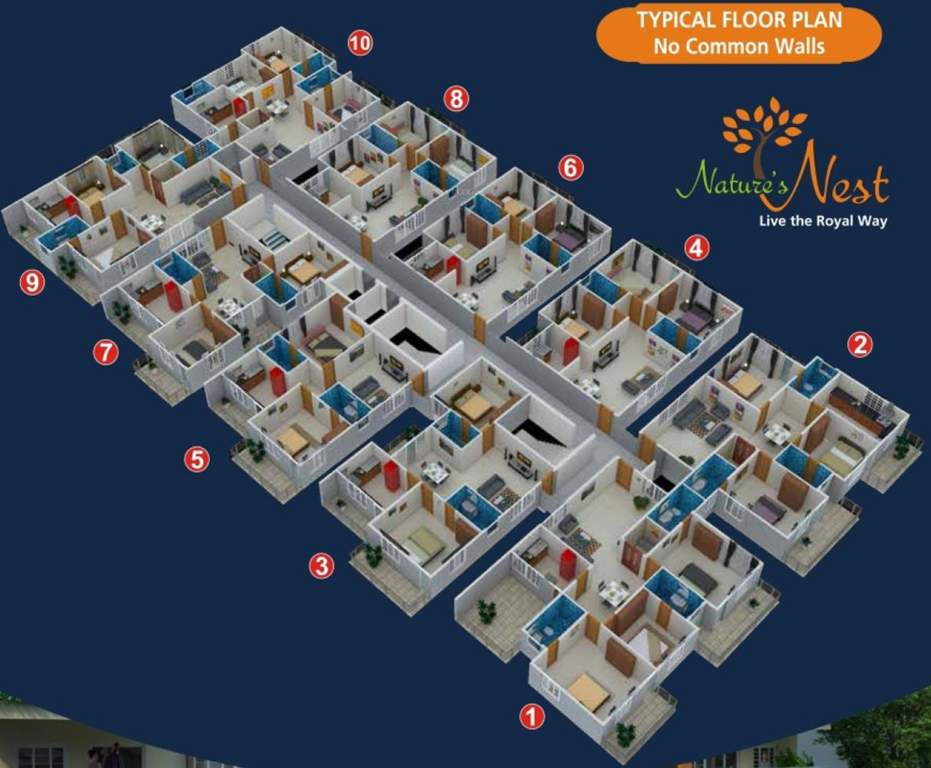This screenshot has height=768, width=931.
Task: Click the number 3 apartment marker
Action: 320,566
